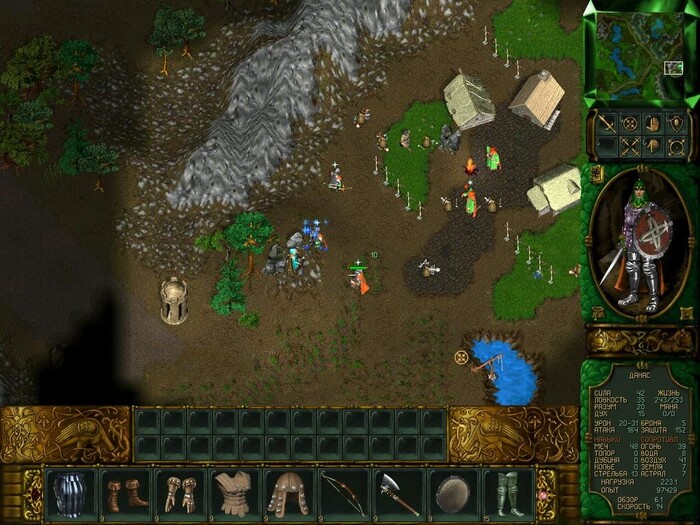Pick the bow from the inventory bar
Screen dimensions: 700x525
click(344, 493)
